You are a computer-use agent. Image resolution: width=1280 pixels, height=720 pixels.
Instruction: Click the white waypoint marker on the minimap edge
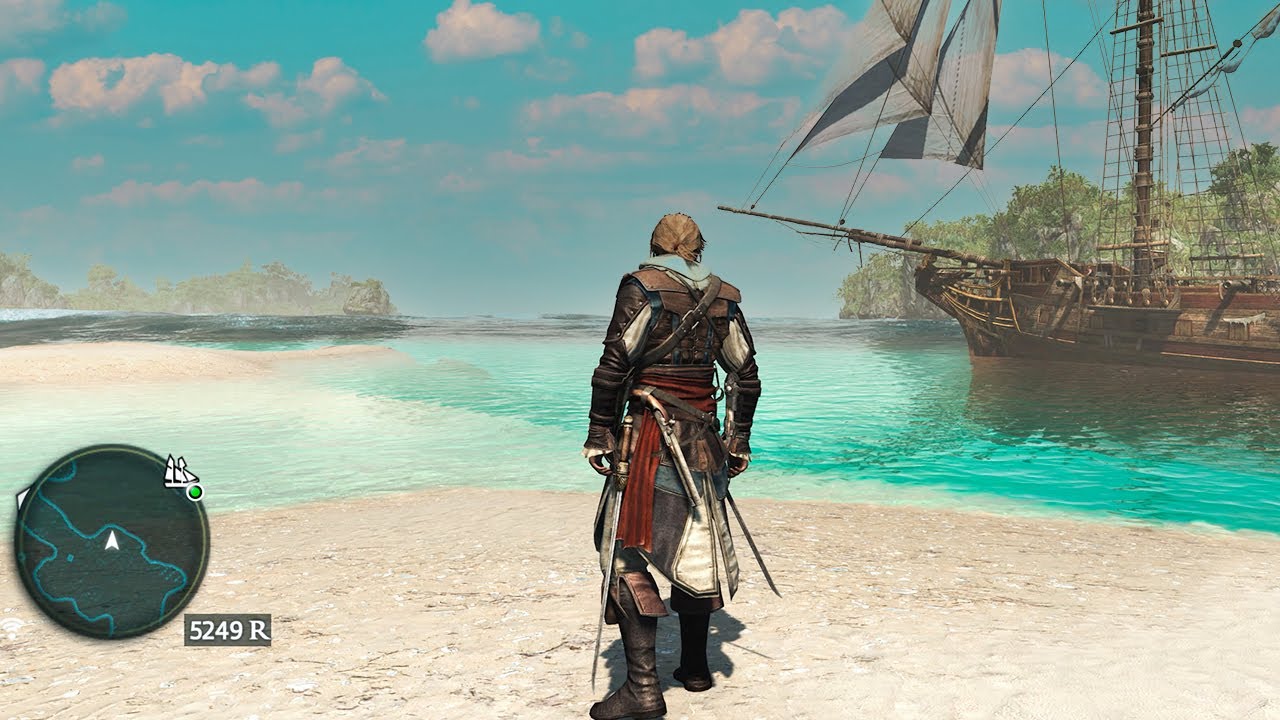pyautogui.click(x=23, y=498)
